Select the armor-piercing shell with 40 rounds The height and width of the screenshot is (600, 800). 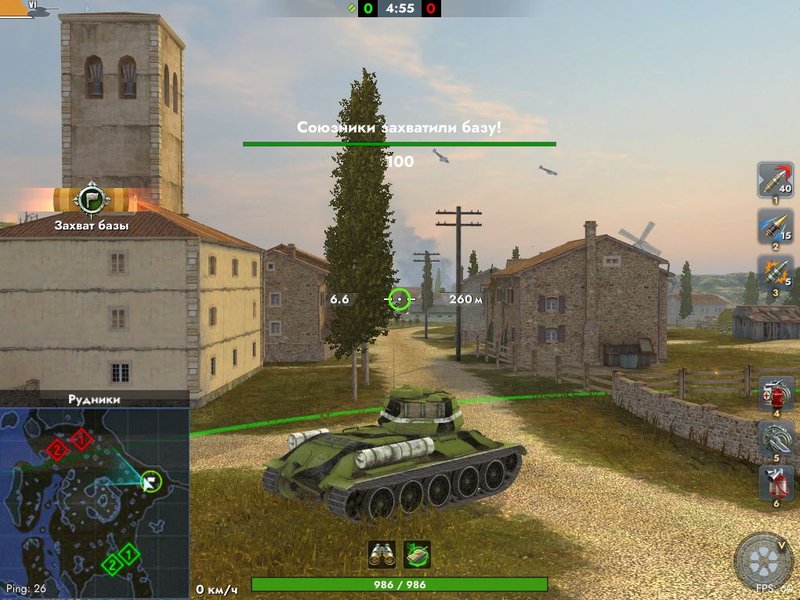(775, 179)
